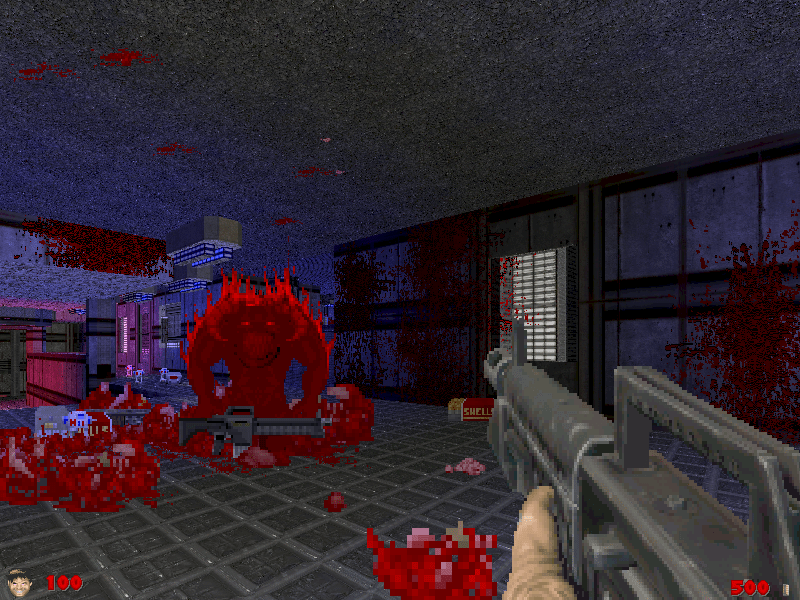800x600 pixels.
Task: Click the Doomguy face portrait
Action: pos(18,581)
